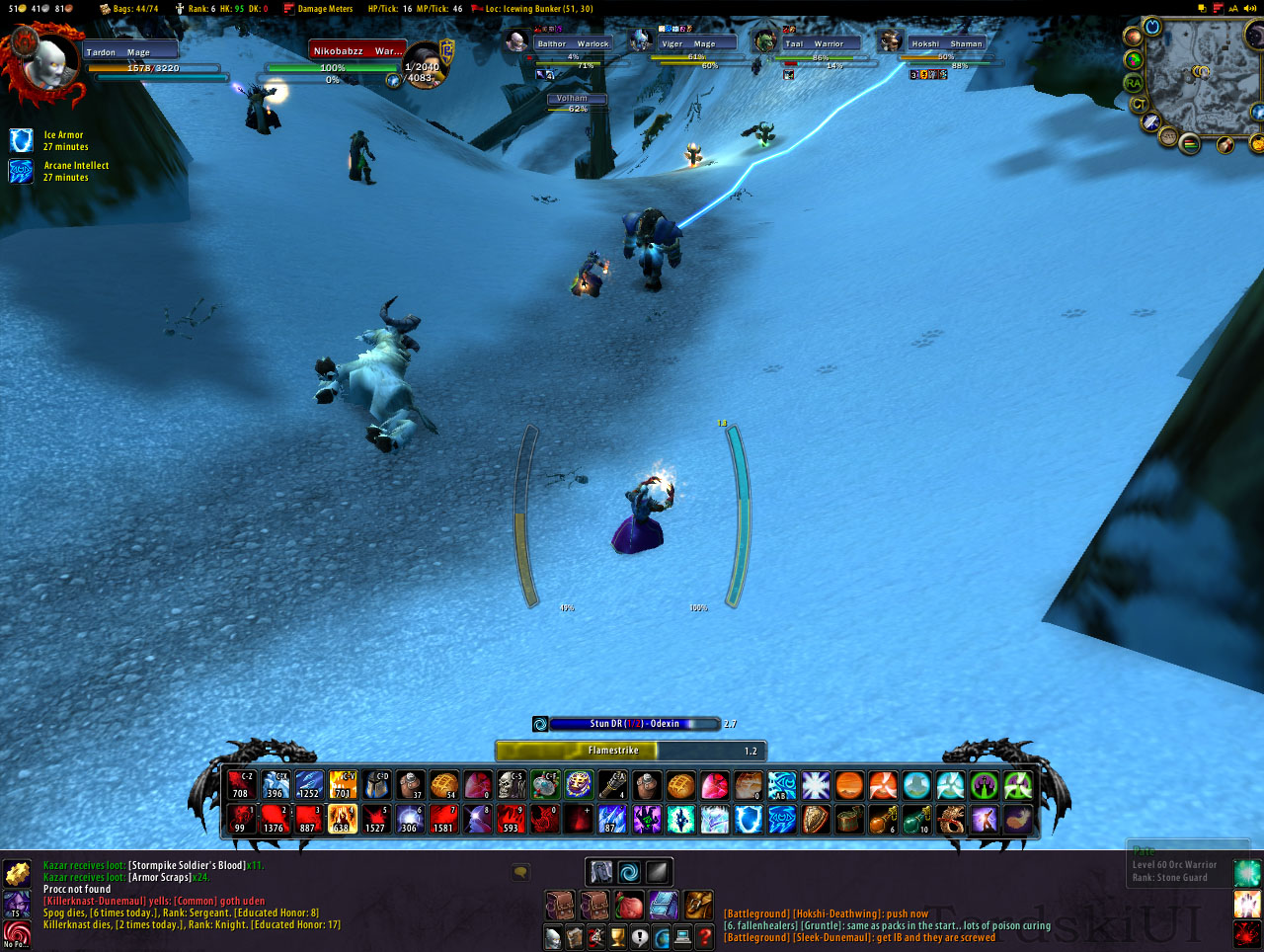The image size is (1264, 952).
Task: Click the blue swirl stance bar icon
Action: coord(629,871)
